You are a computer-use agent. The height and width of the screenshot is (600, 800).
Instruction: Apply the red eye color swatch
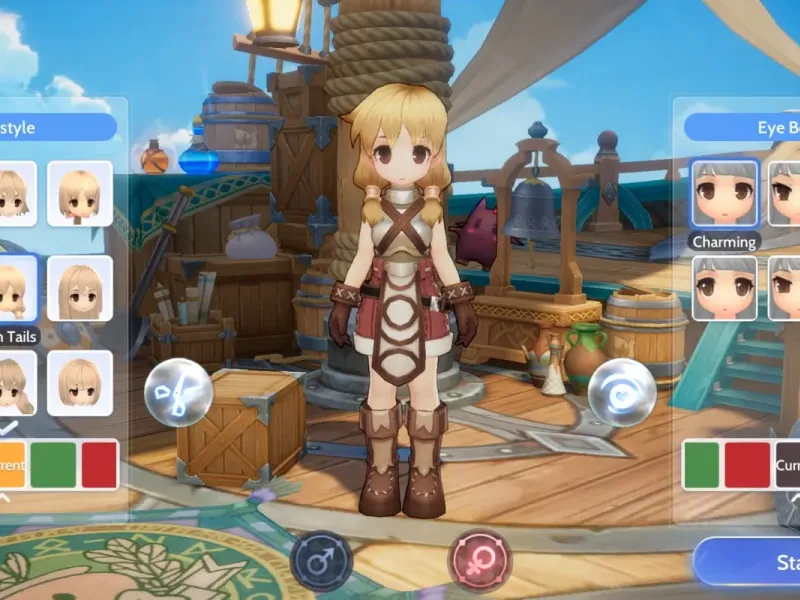(x=747, y=465)
